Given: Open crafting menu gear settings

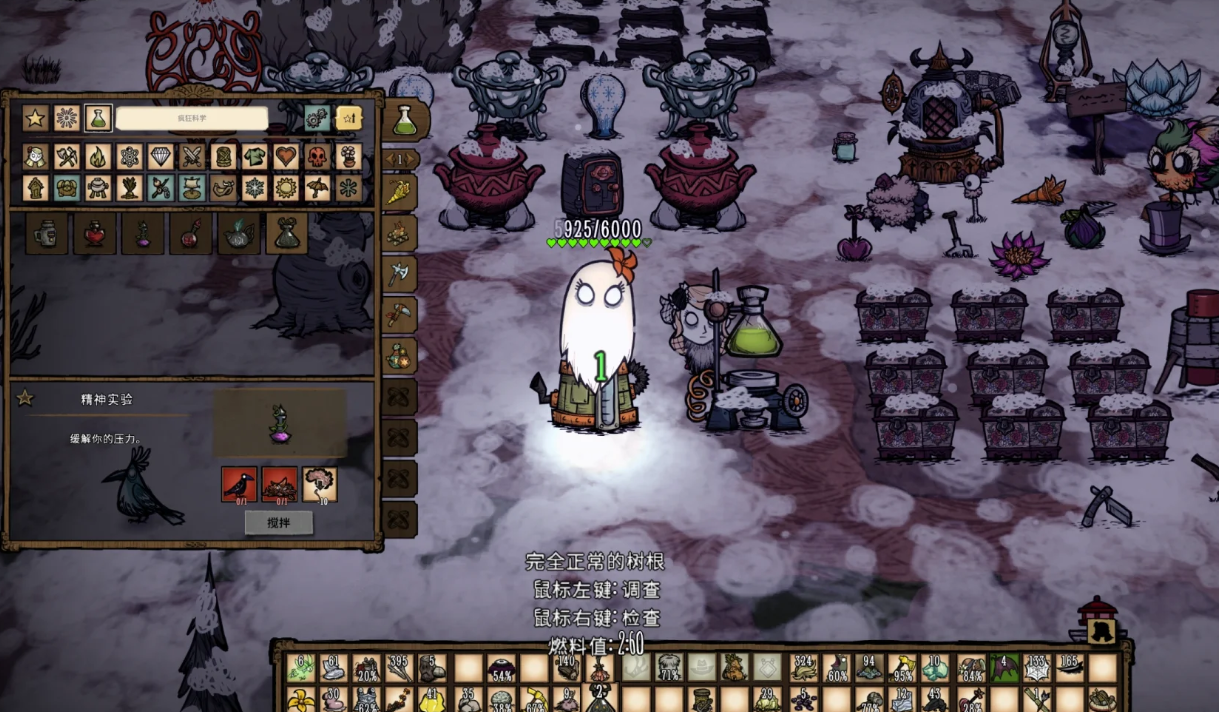Looking at the screenshot, I should coord(317,118).
